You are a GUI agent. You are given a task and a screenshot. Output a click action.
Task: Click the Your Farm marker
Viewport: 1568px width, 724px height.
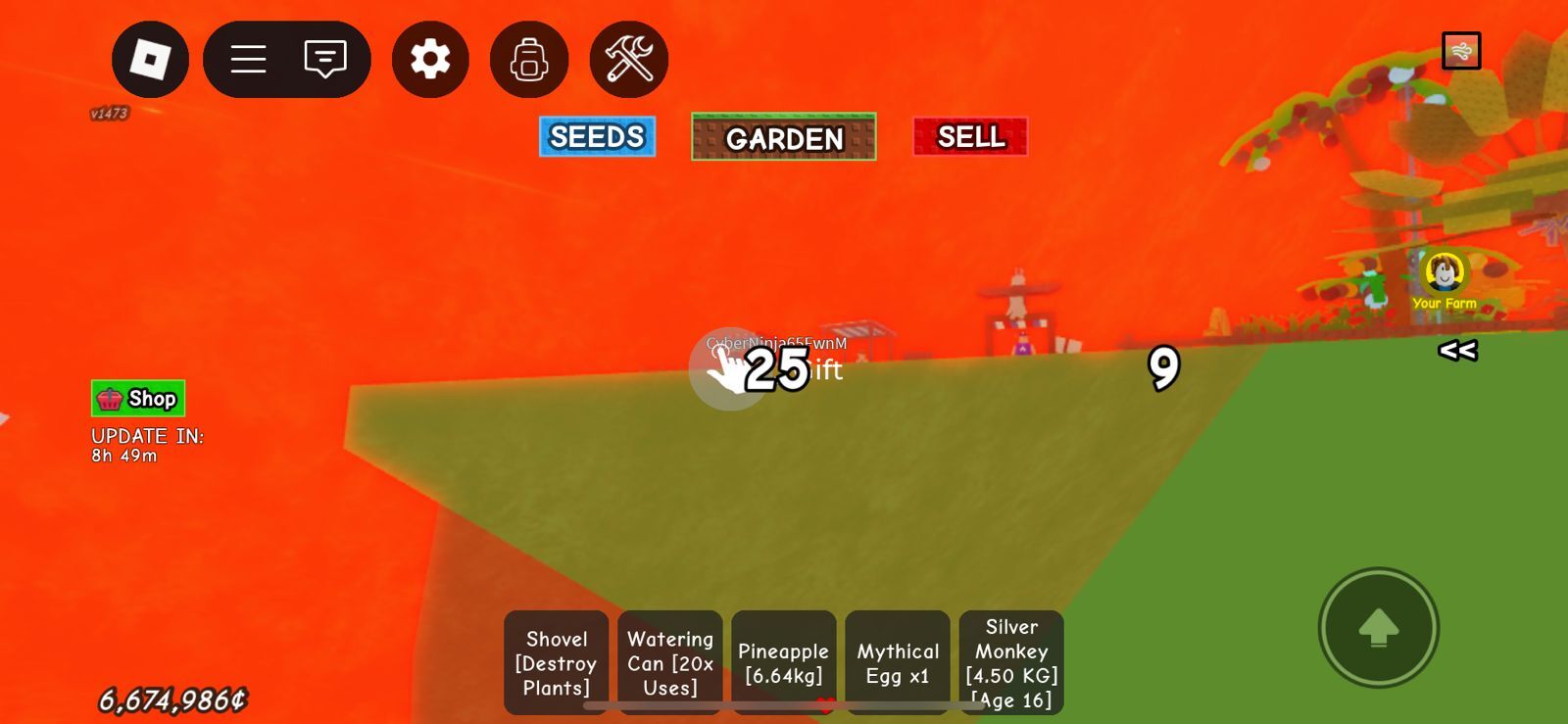(1445, 278)
